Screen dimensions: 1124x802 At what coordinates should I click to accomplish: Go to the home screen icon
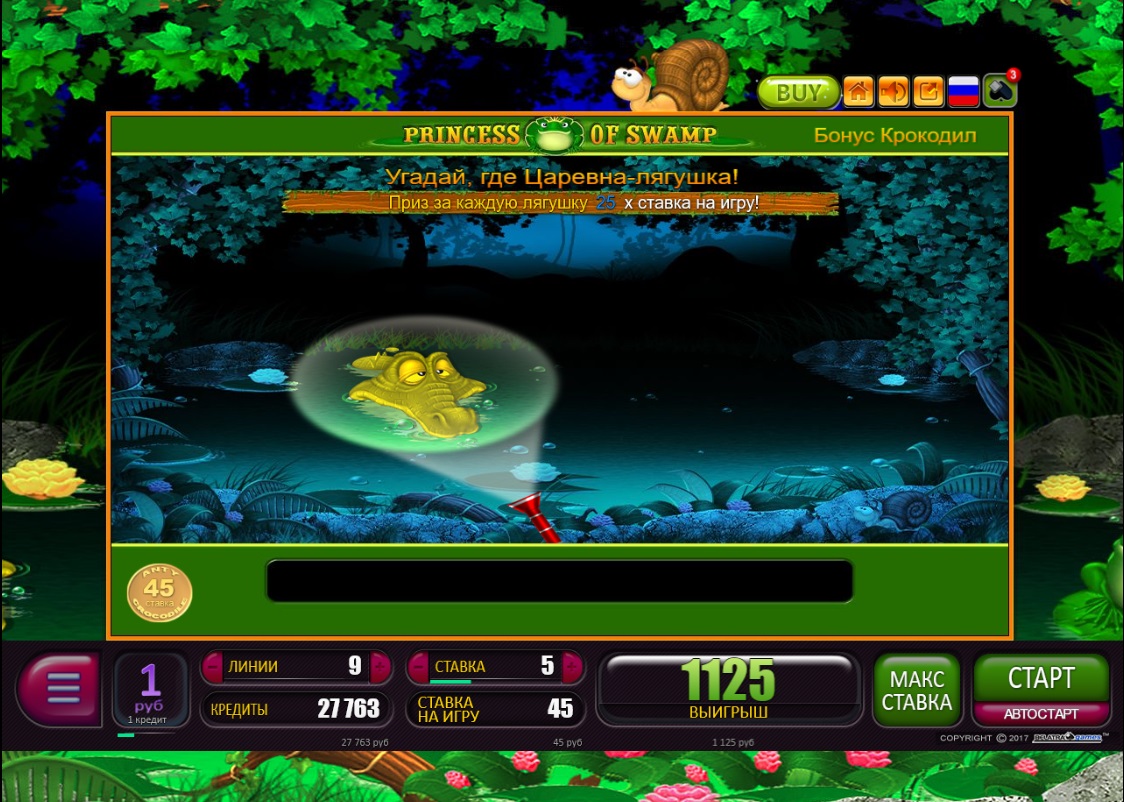tap(858, 92)
